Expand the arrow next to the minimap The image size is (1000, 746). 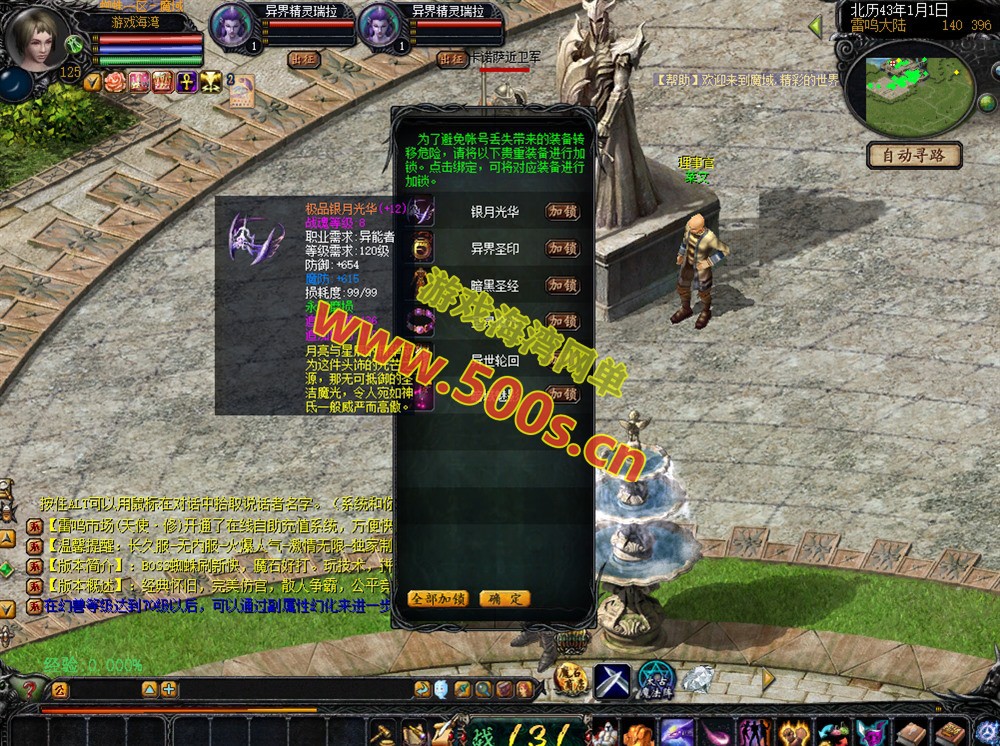click(815, 27)
